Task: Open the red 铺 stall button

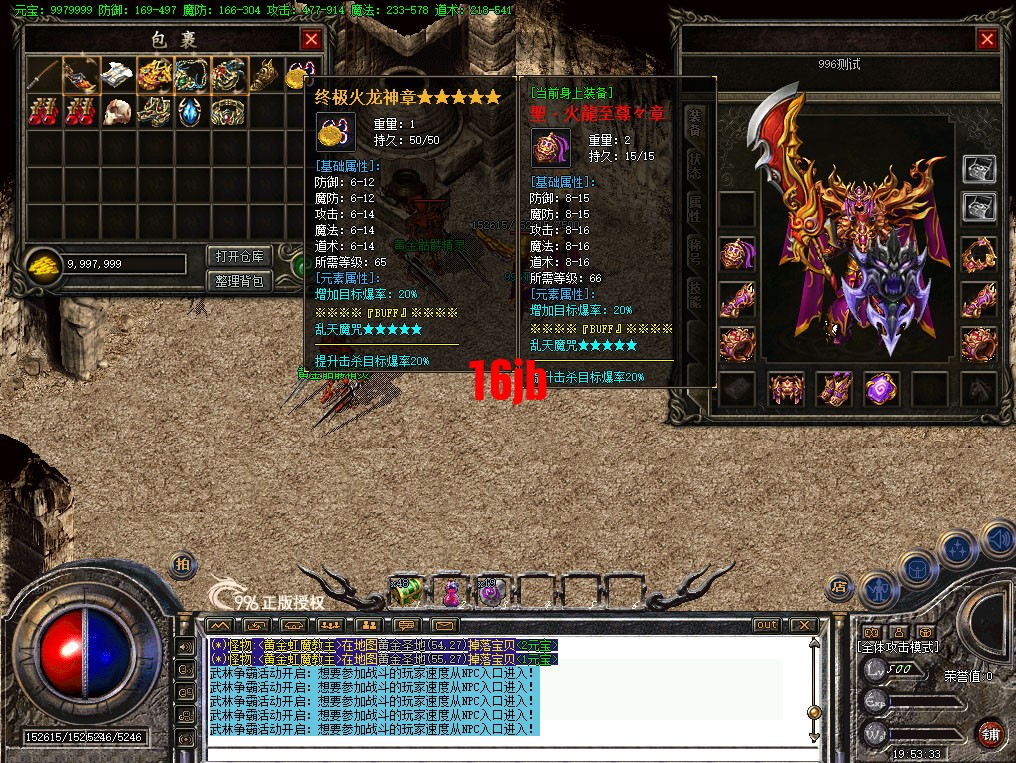Action: (x=990, y=732)
